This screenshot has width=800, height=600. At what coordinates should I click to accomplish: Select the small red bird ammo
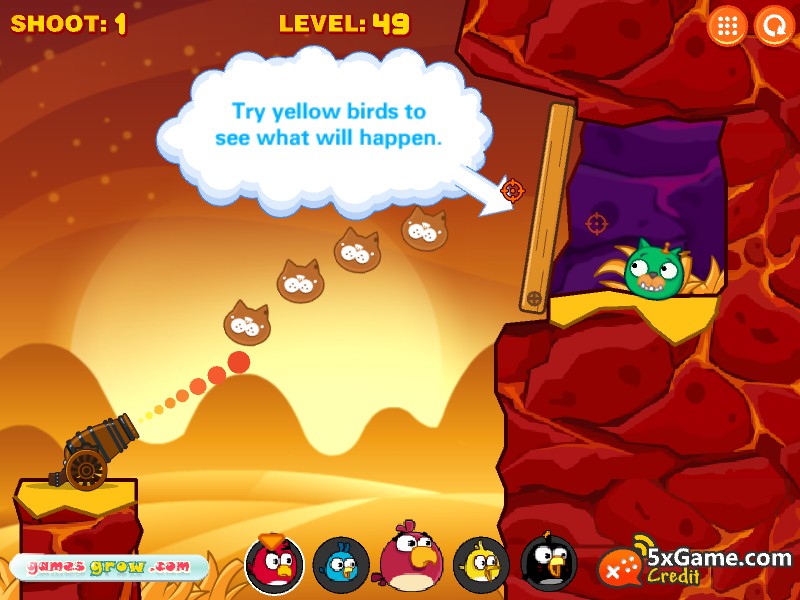tap(274, 564)
